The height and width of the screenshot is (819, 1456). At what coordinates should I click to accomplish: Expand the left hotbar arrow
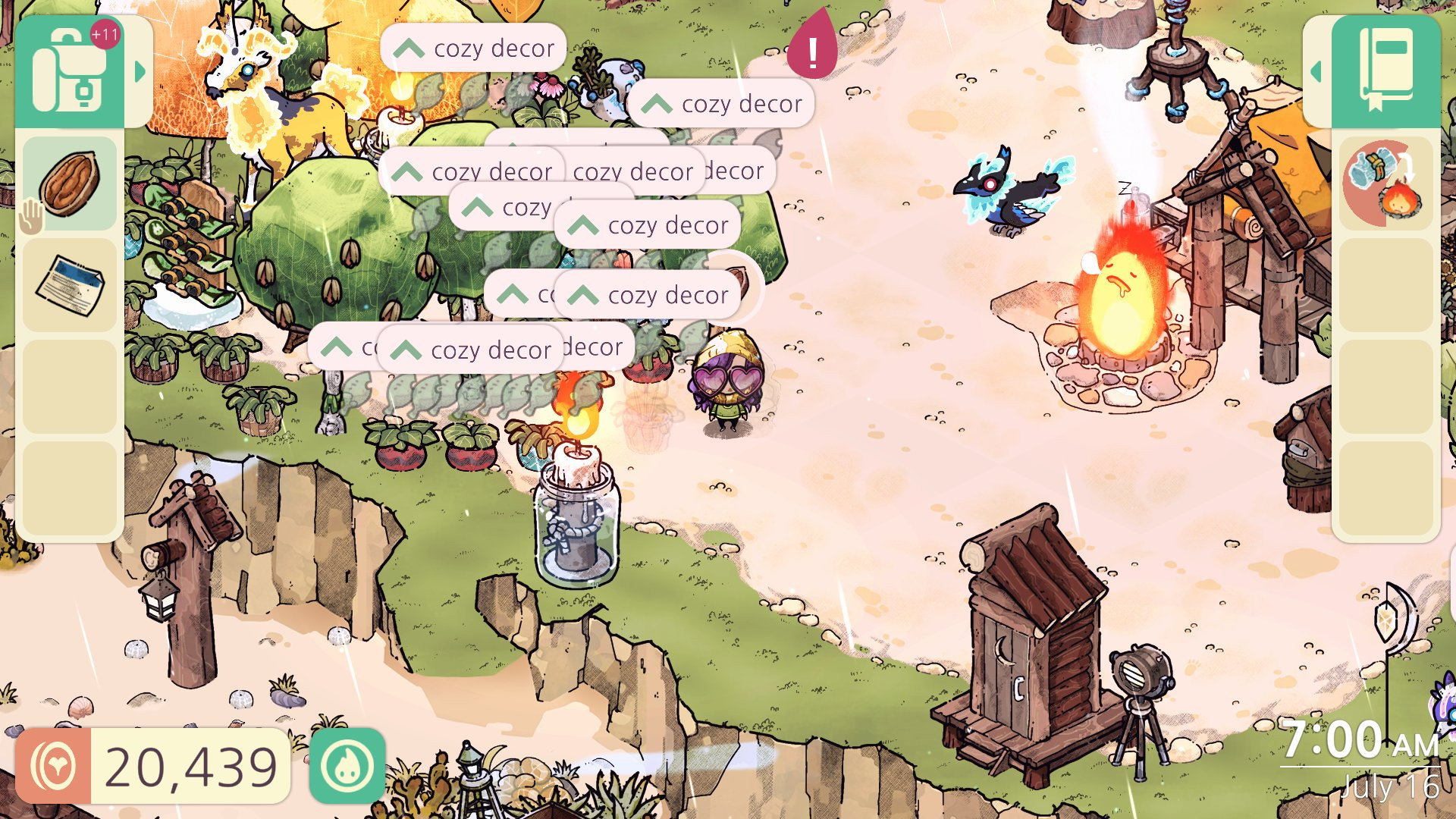[x=140, y=73]
